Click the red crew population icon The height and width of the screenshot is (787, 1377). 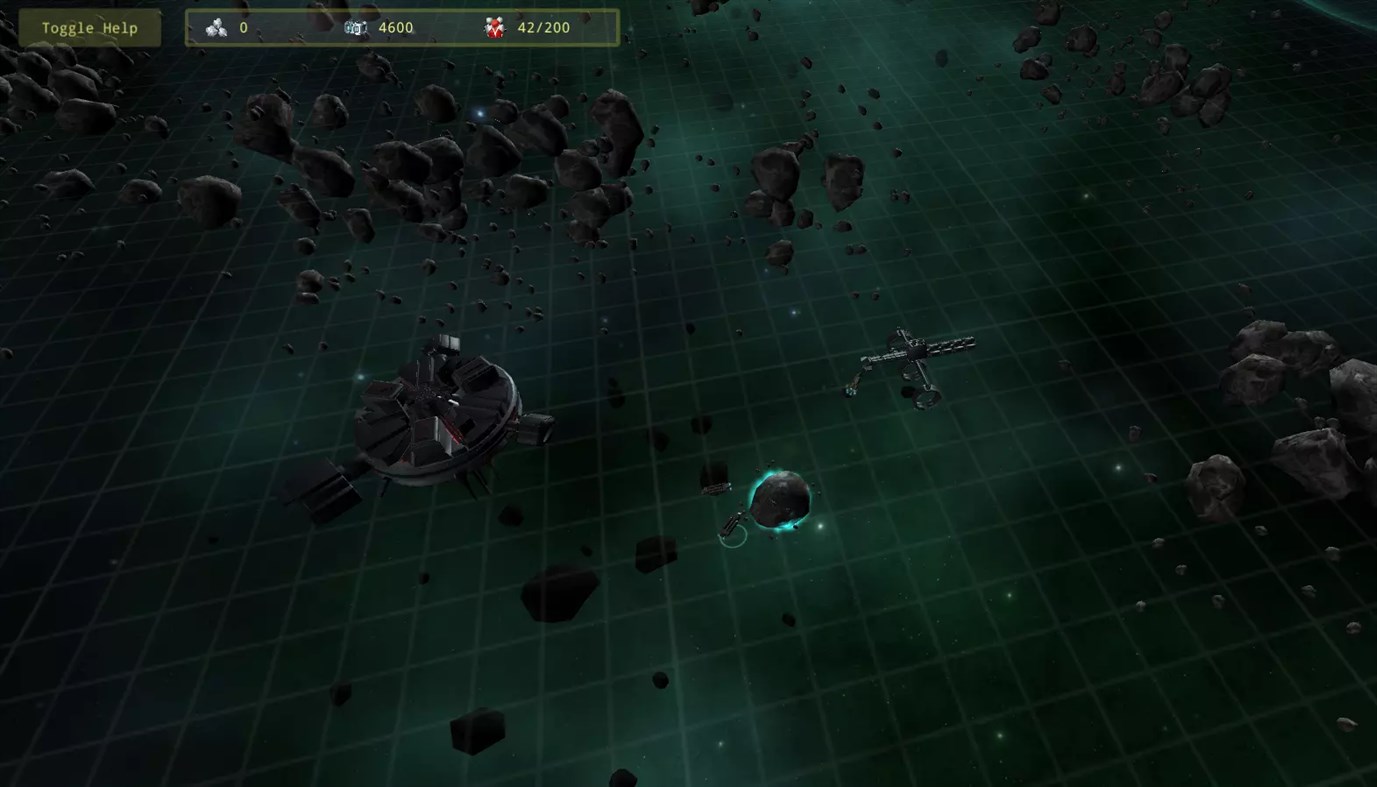point(496,27)
